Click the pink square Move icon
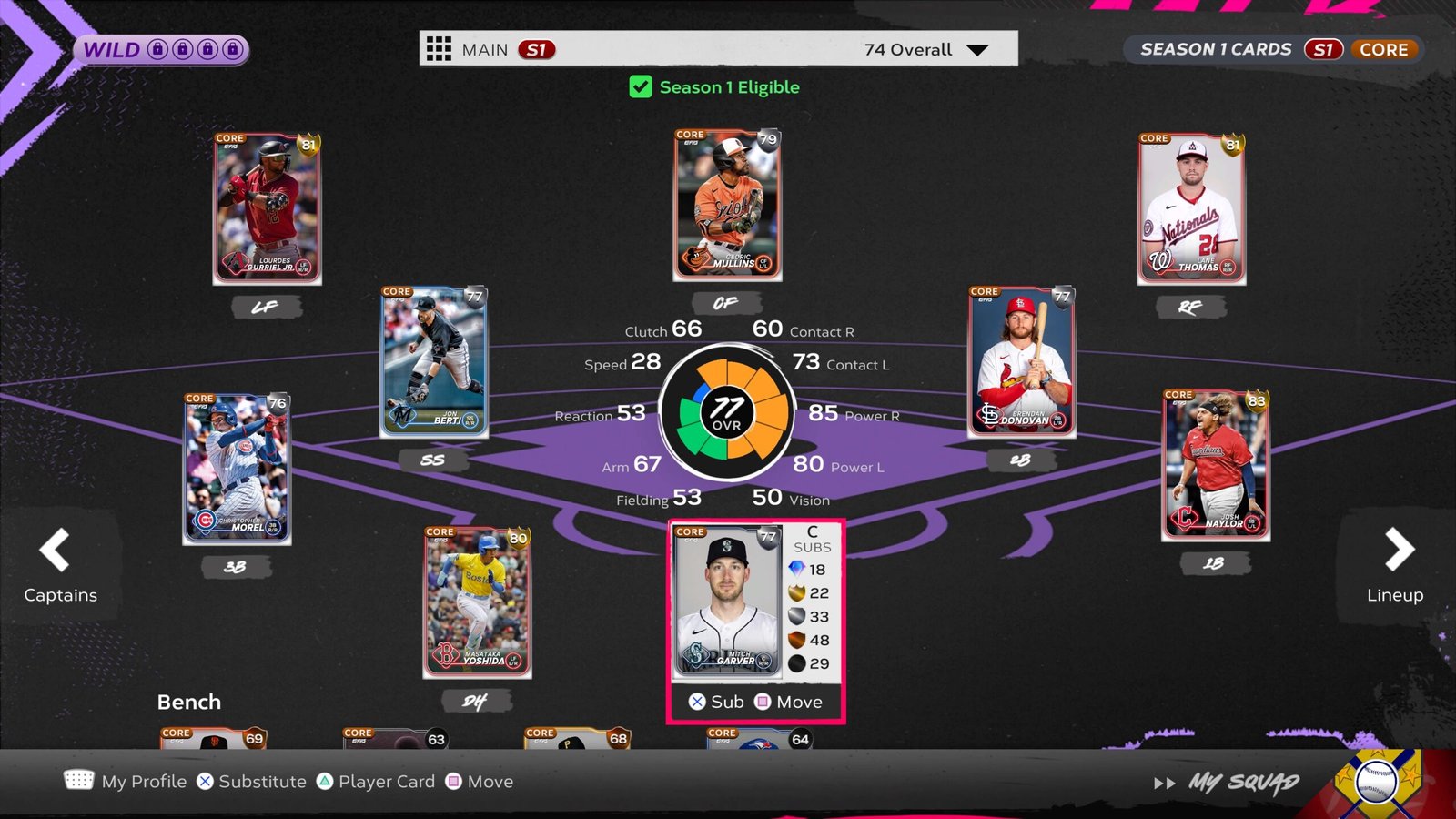Viewport: 1456px width, 819px height. pyautogui.click(x=452, y=782)
